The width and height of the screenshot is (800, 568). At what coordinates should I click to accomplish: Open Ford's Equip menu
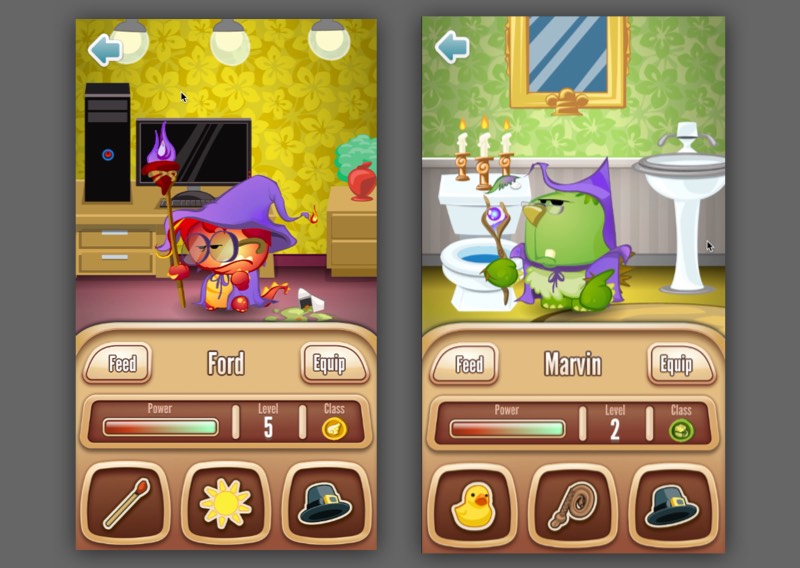(x=329, y=364)
